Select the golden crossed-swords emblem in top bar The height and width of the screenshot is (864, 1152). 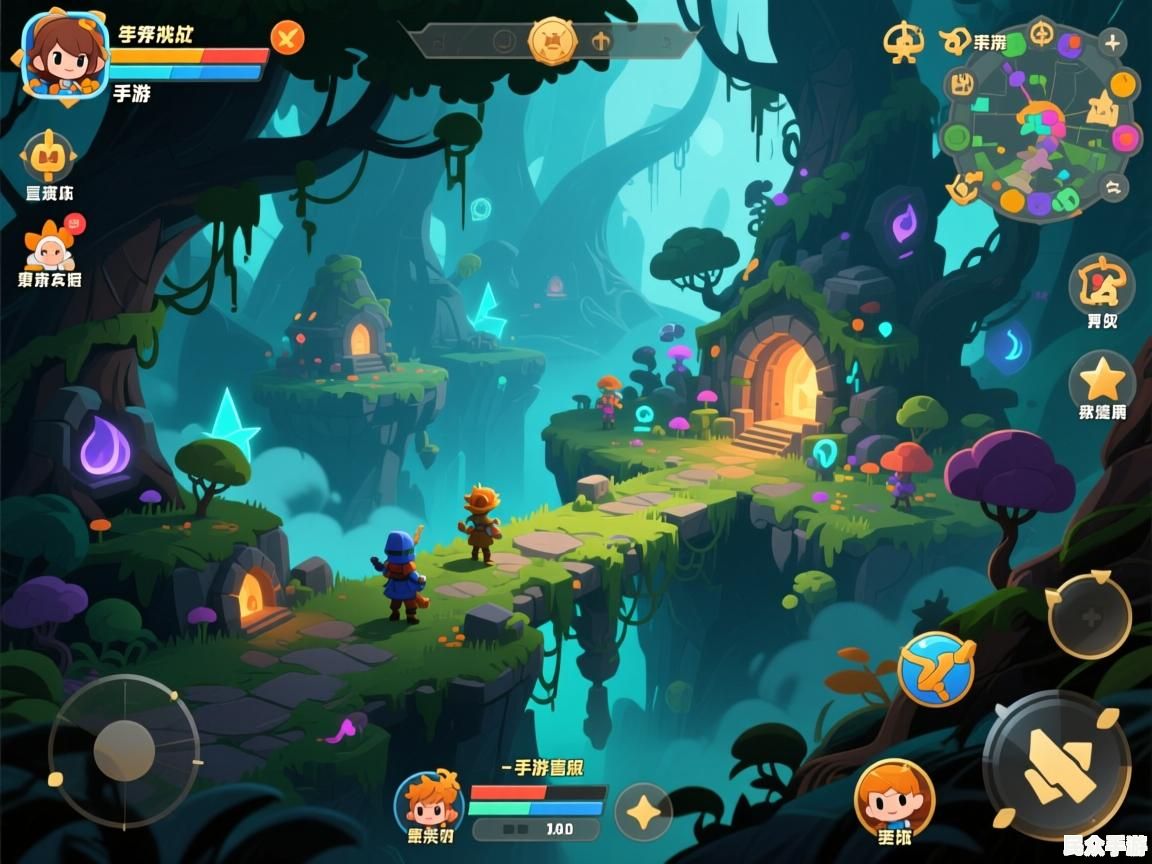click(x=552, y=41)
